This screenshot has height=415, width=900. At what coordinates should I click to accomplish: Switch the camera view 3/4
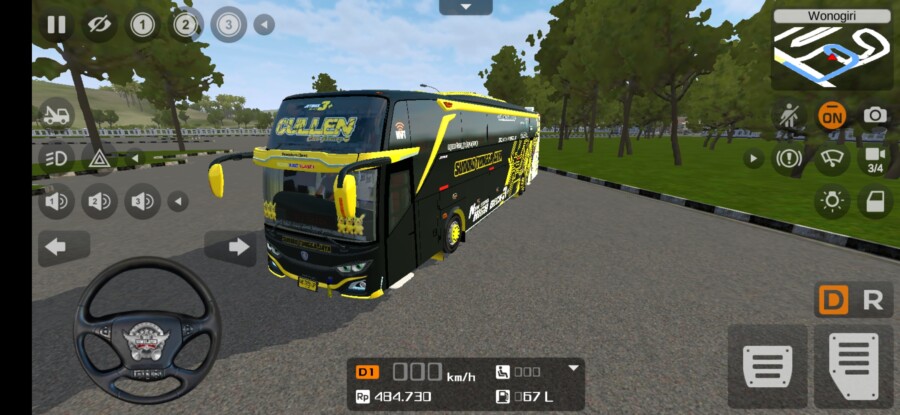[x=875, y=158]
